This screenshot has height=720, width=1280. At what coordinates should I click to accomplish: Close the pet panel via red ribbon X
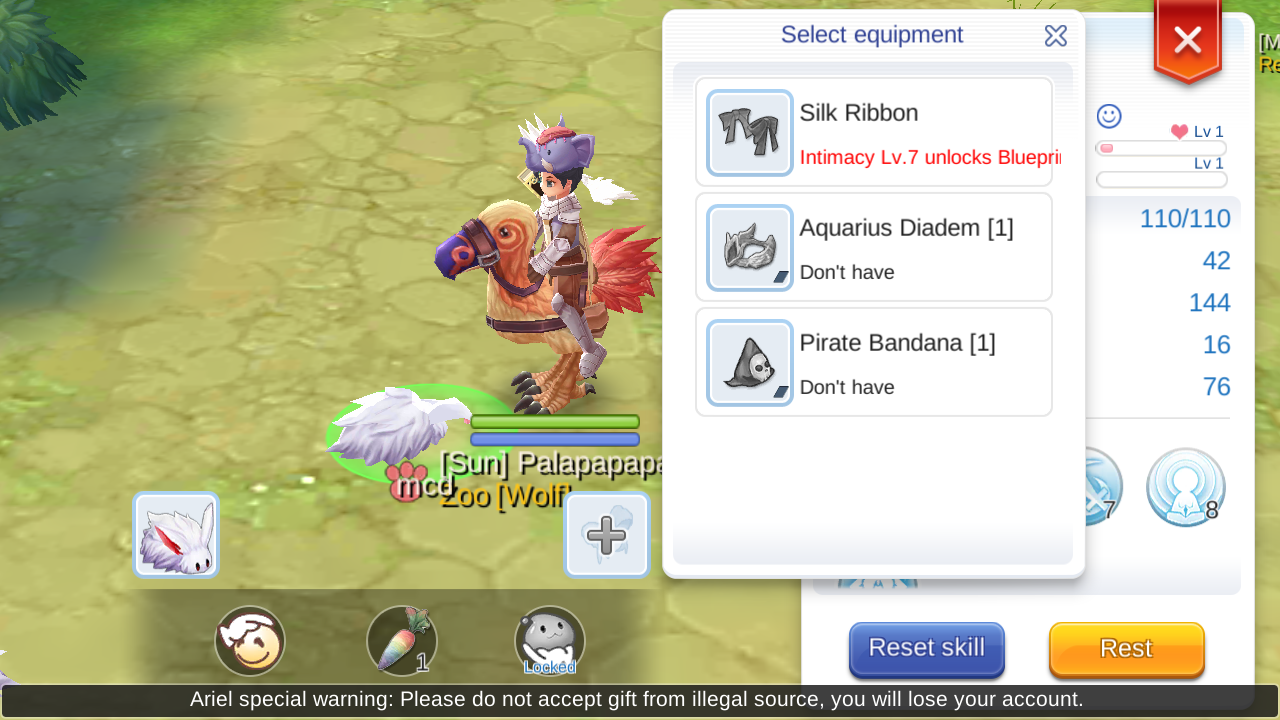[1186, 40]
